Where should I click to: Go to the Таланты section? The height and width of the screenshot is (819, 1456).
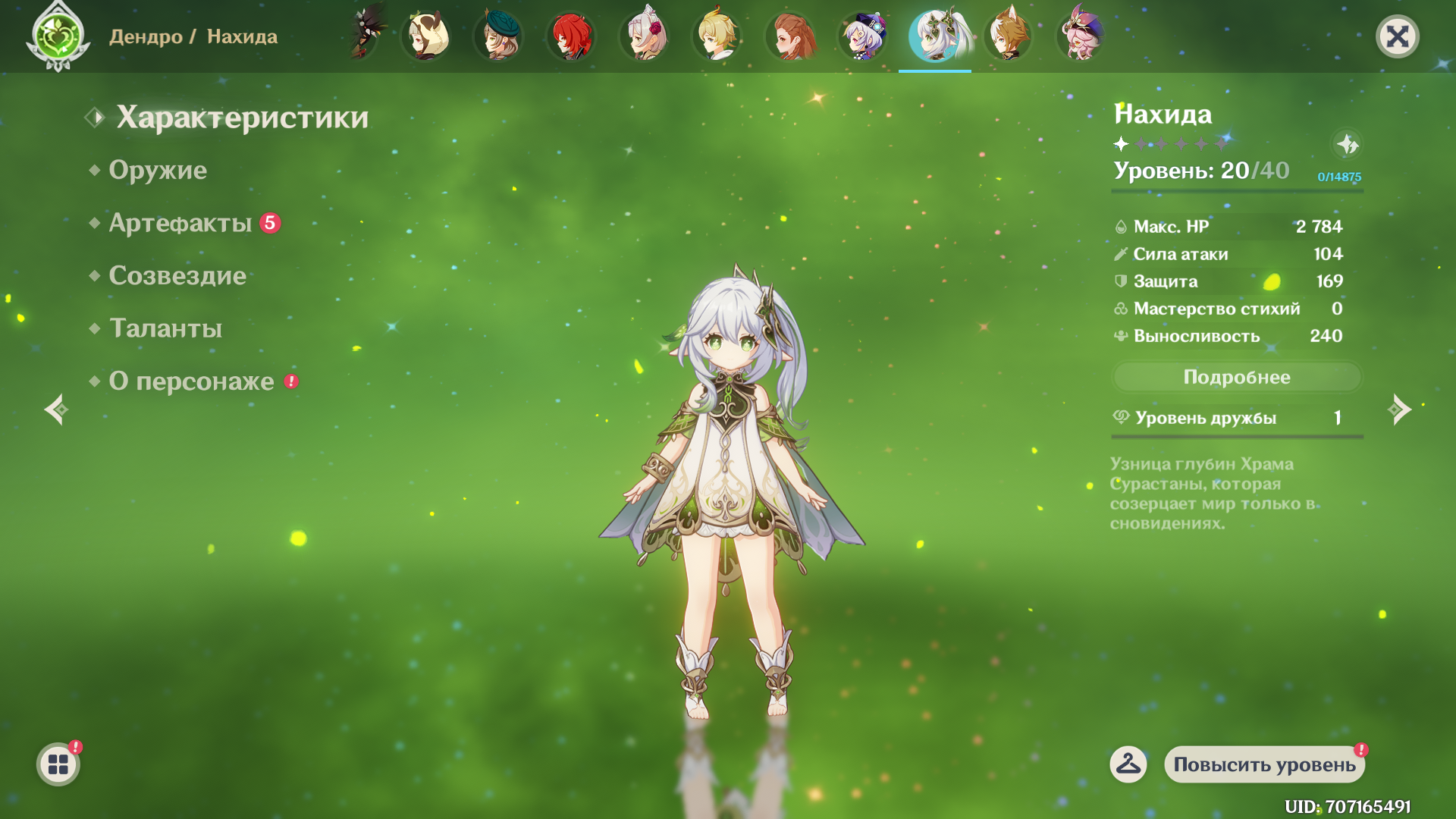tap(166, 328)
